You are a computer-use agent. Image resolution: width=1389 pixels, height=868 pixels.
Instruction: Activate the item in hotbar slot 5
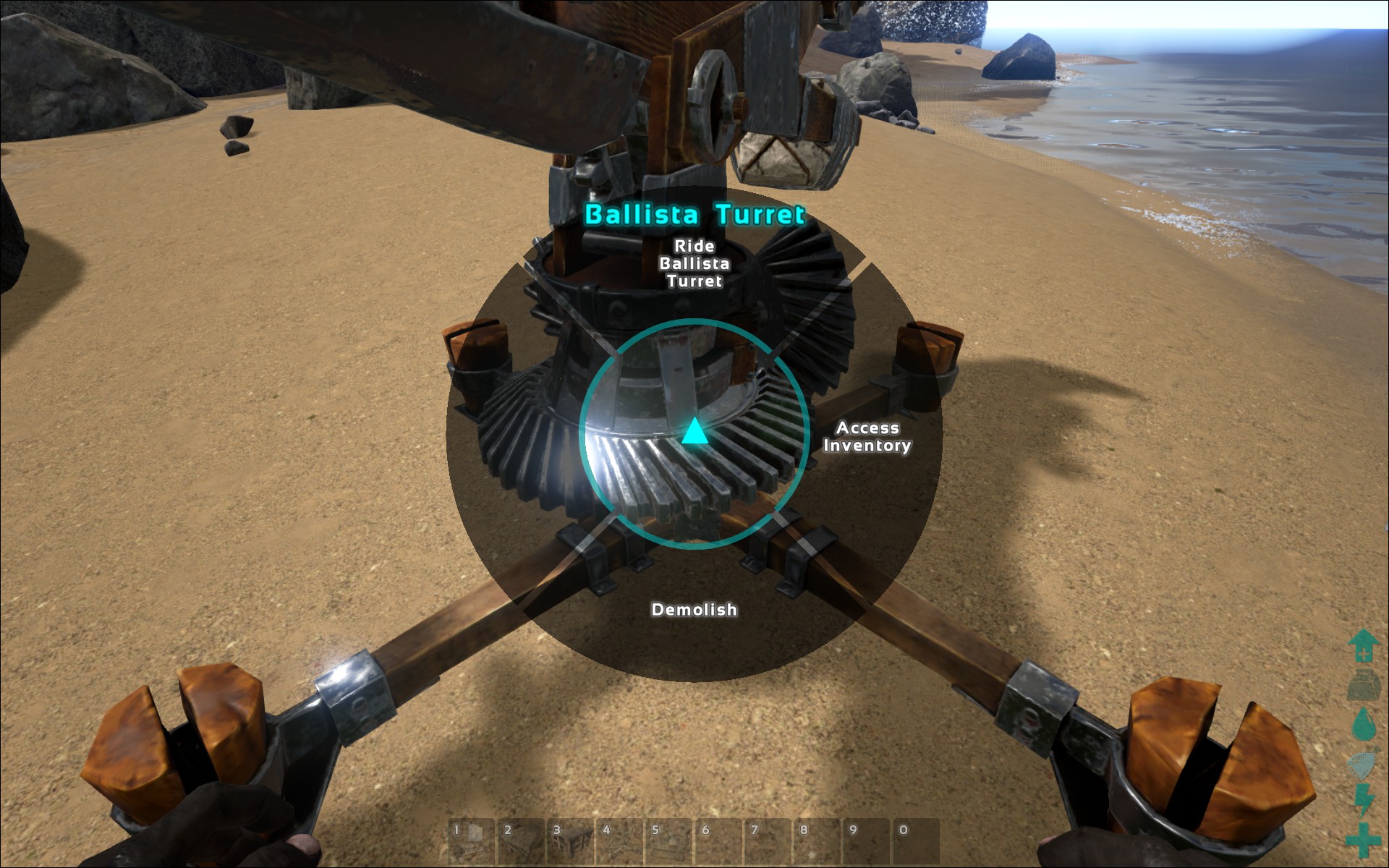point(668,842)
